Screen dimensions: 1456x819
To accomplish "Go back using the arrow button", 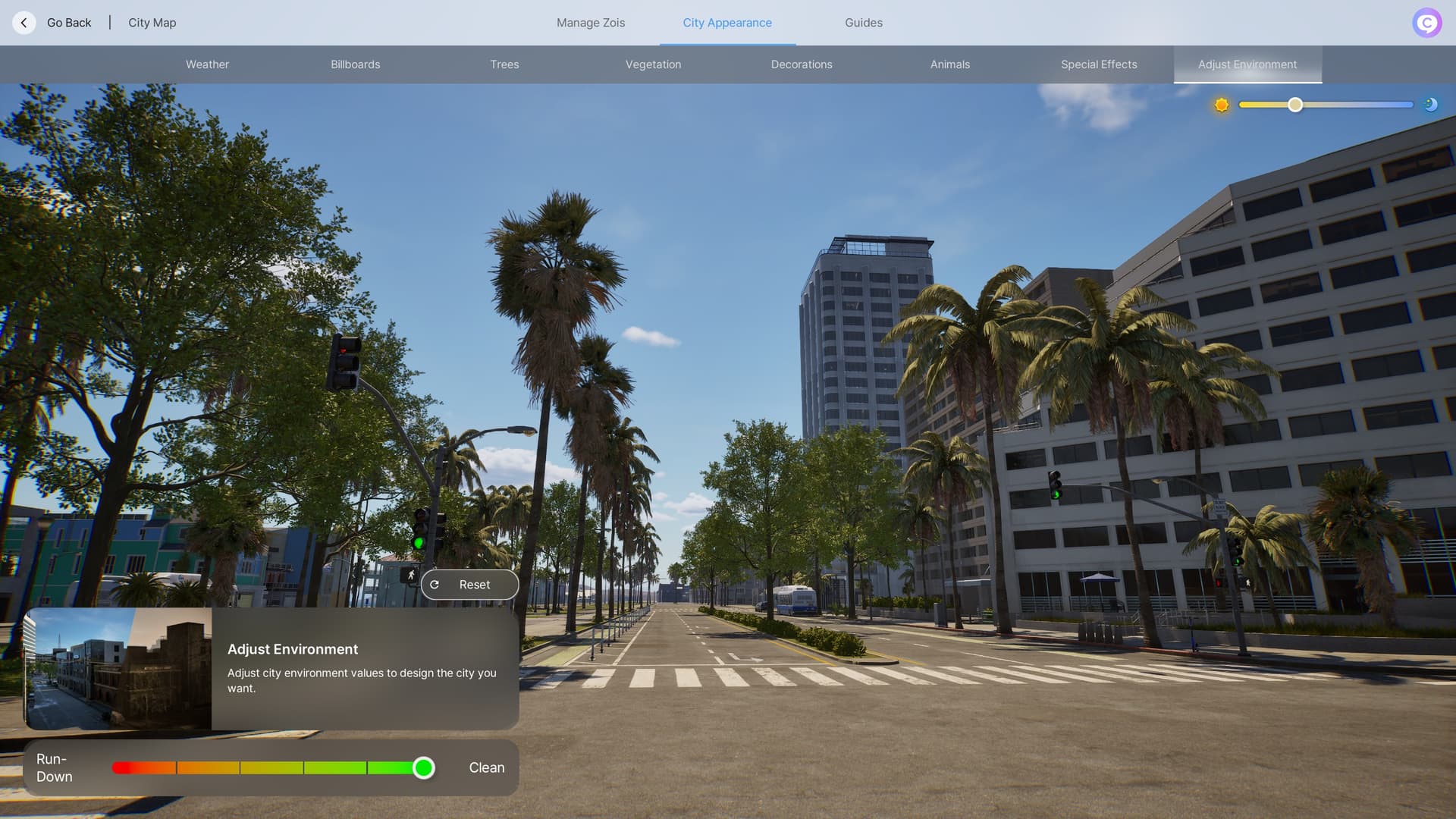I will [24, 23].
